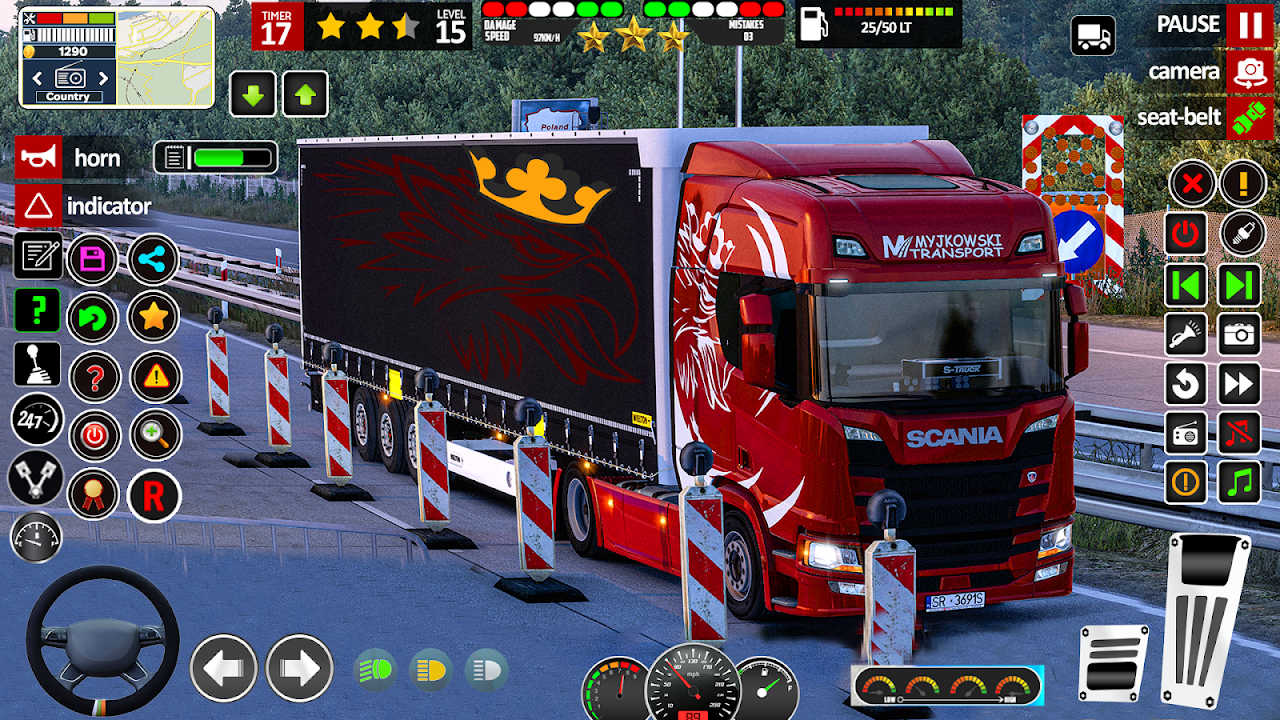Toggle the red power button on the right
Image resolution: width=1280 pixels, height=720 pixels.
point(1186,235)
